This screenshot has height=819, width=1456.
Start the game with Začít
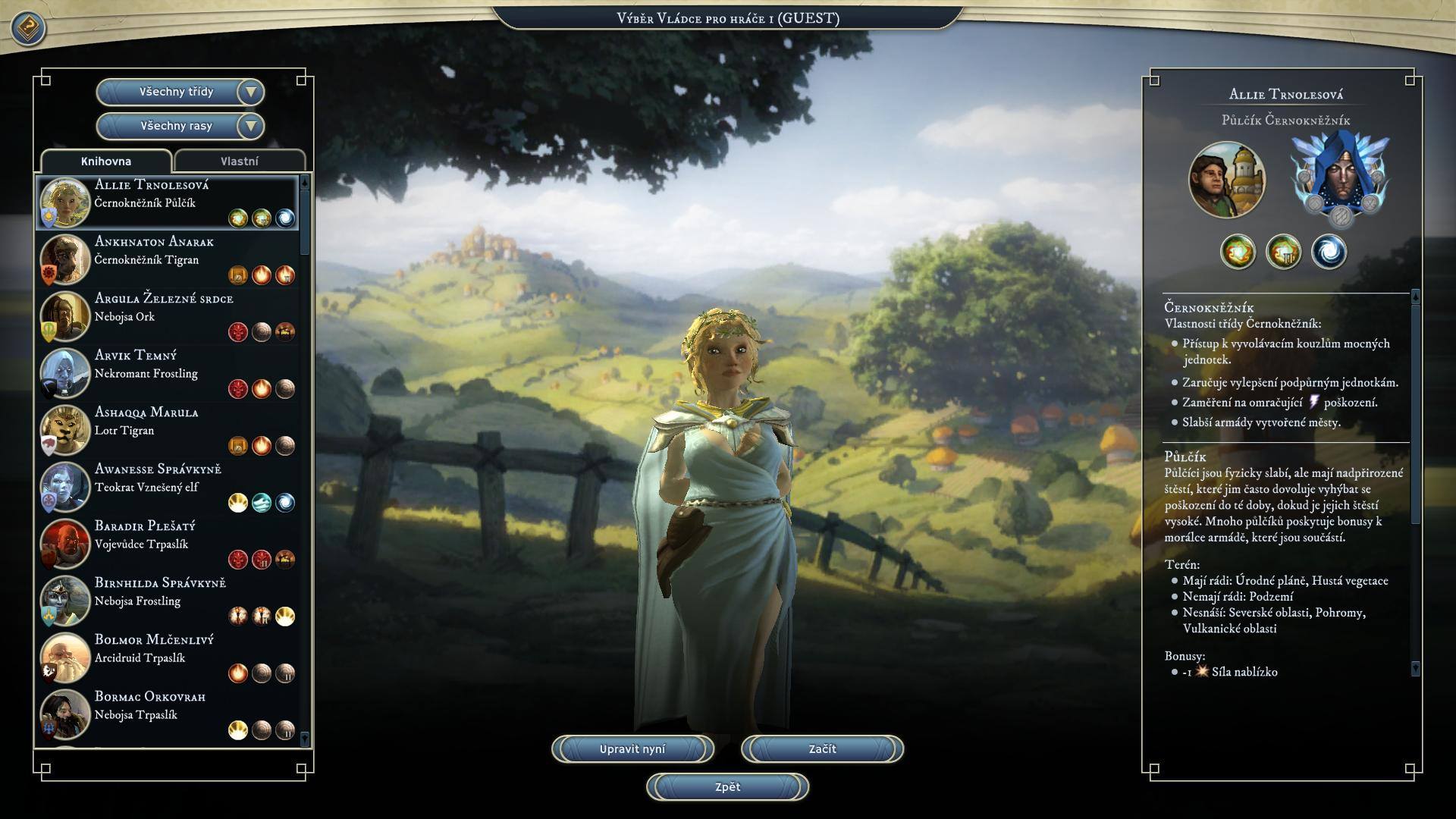(822, 749)
